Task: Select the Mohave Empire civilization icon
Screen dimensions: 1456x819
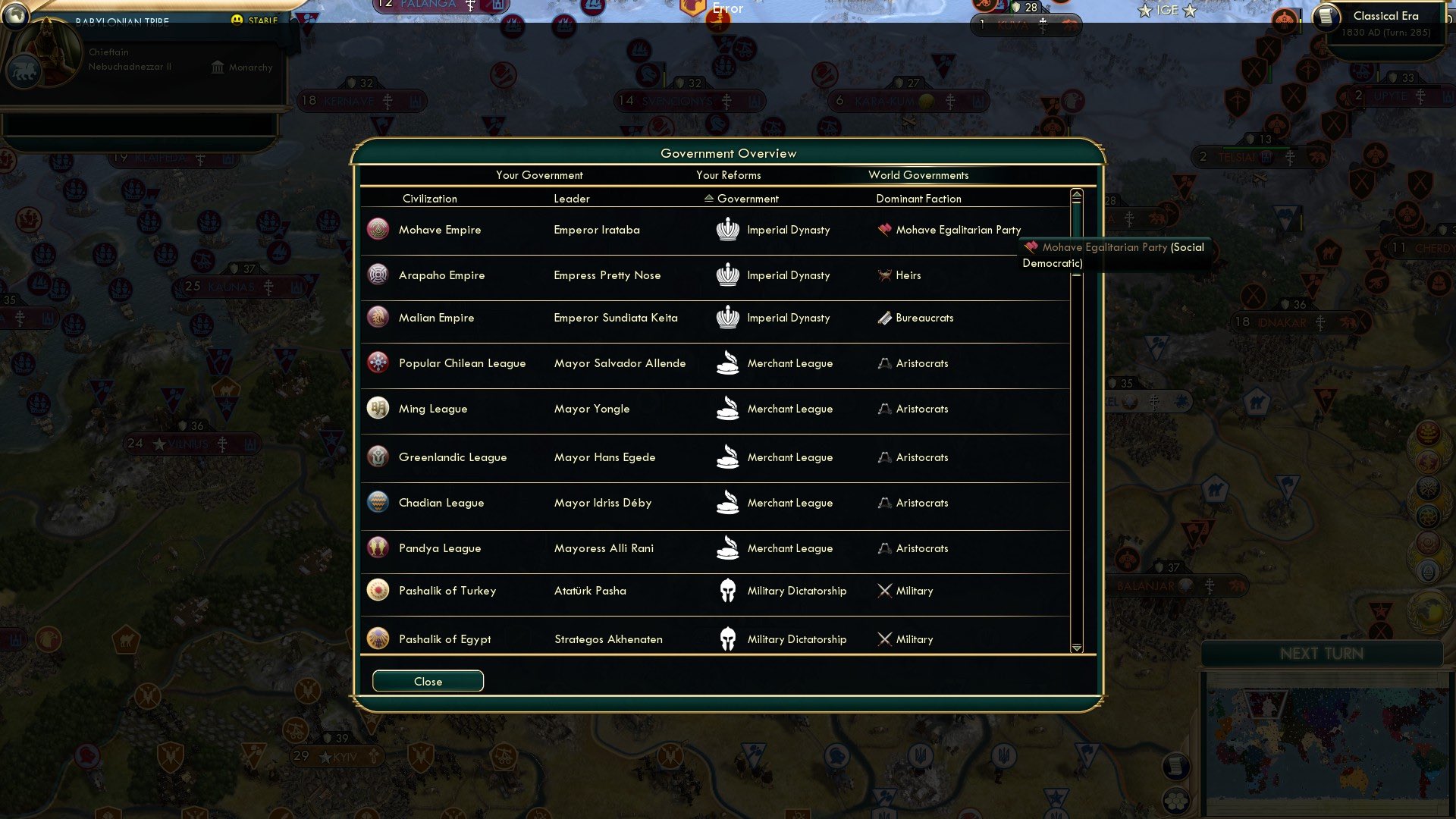Action: pyautogui.click(x=377, y=229)
